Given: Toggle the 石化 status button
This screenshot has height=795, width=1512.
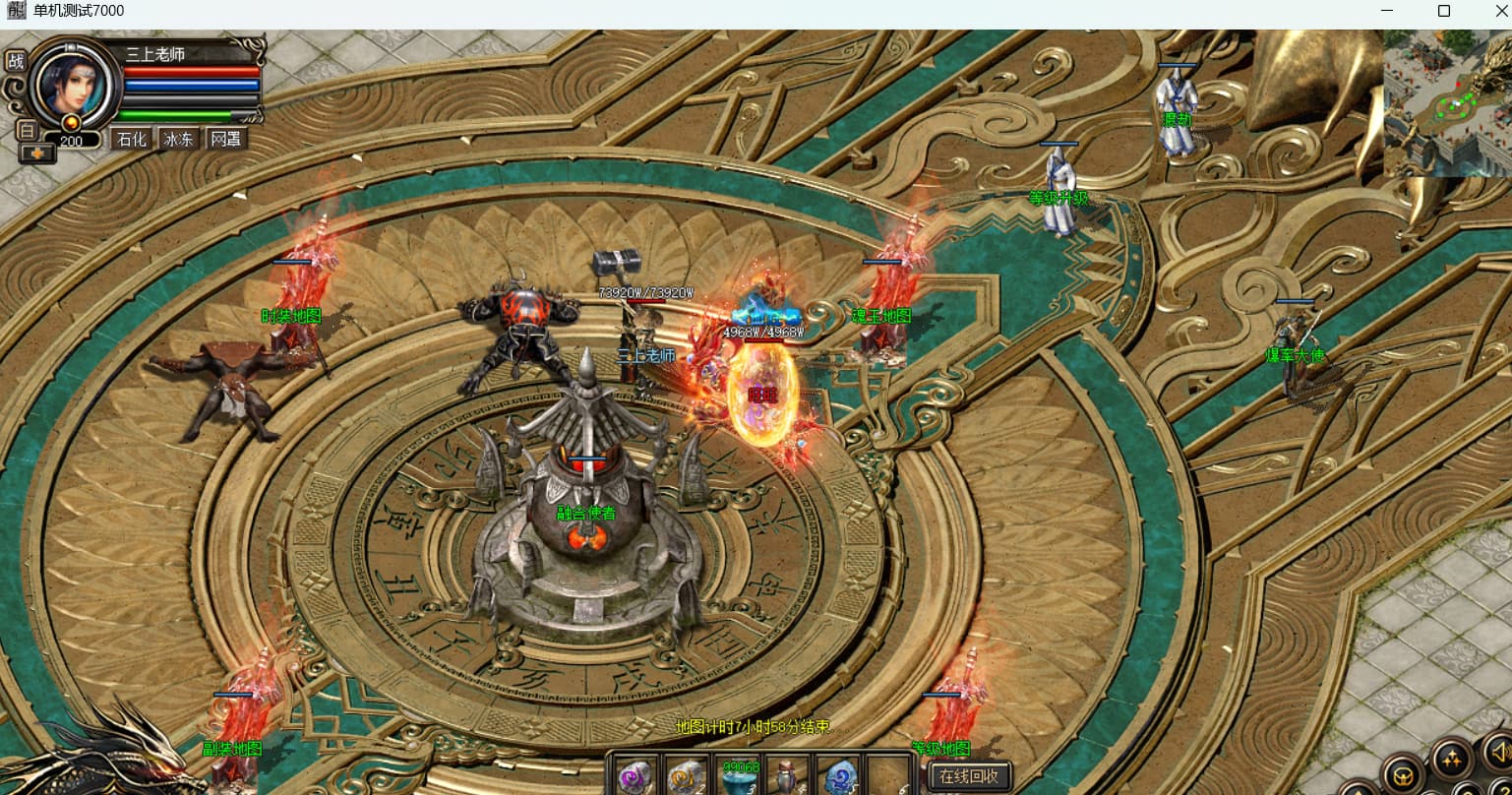Looking at the screenshot, I should [131, 139].
